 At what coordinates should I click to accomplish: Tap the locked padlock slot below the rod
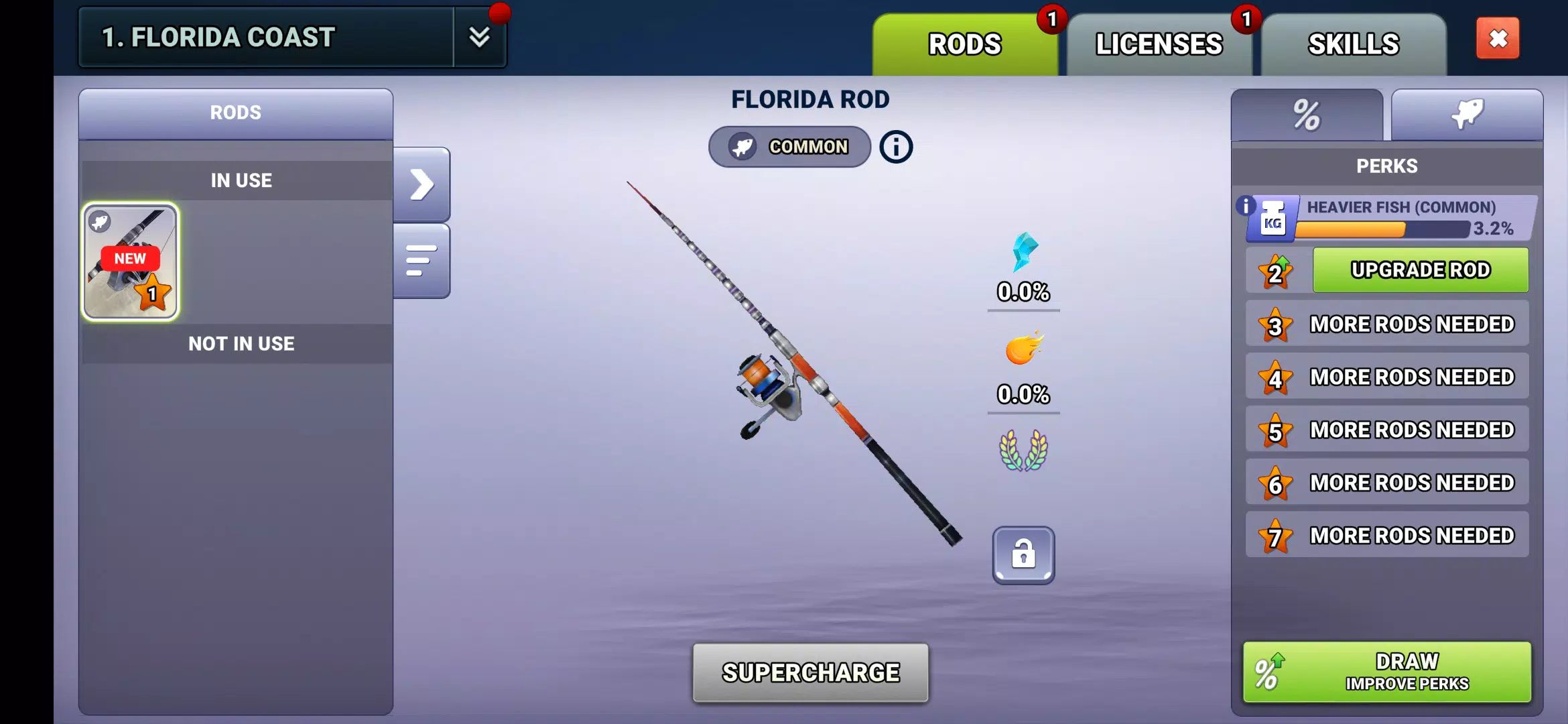coord(1024,556)
